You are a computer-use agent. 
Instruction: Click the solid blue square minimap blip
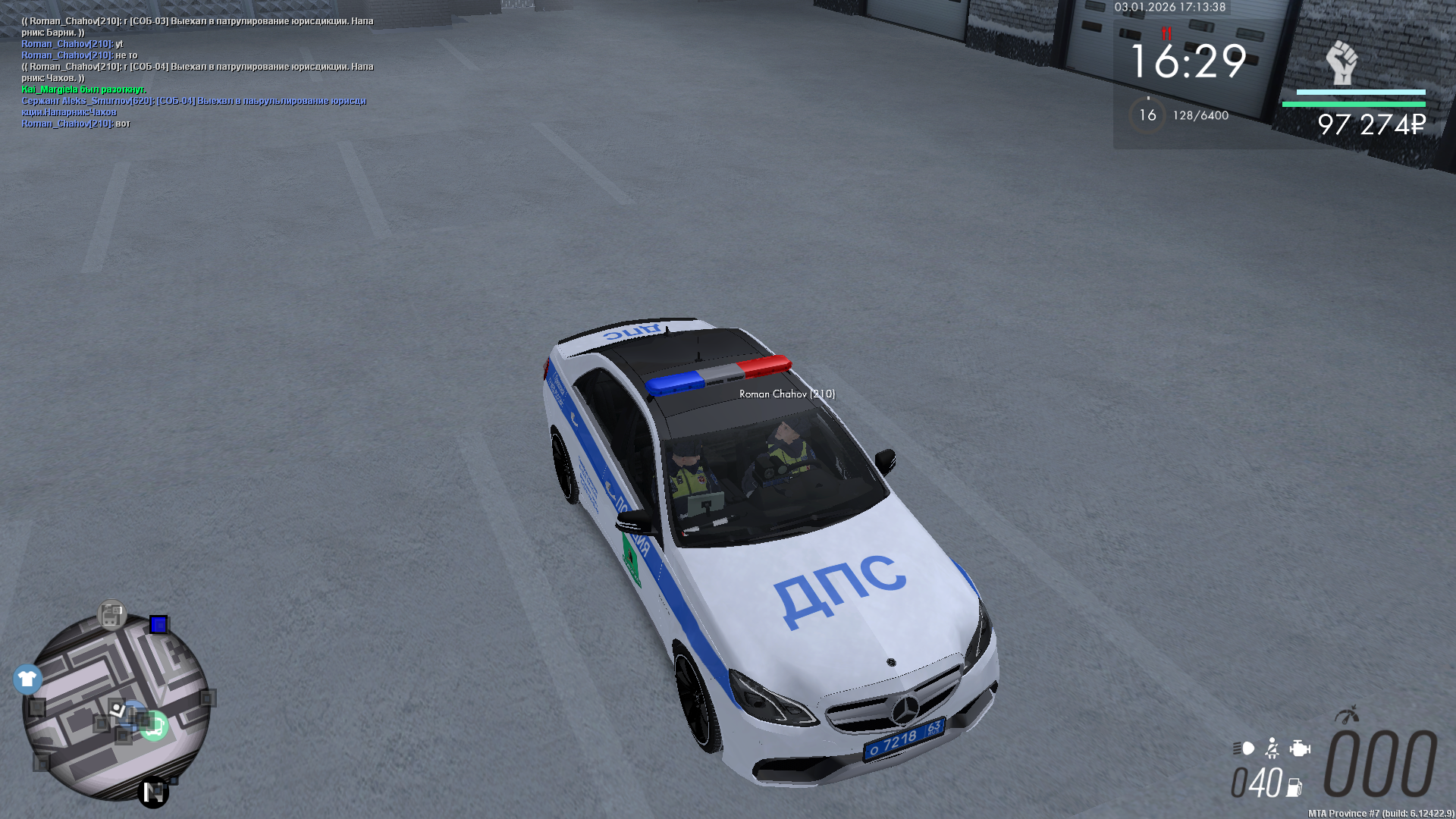pyautogui.click(x=158, y=624)
